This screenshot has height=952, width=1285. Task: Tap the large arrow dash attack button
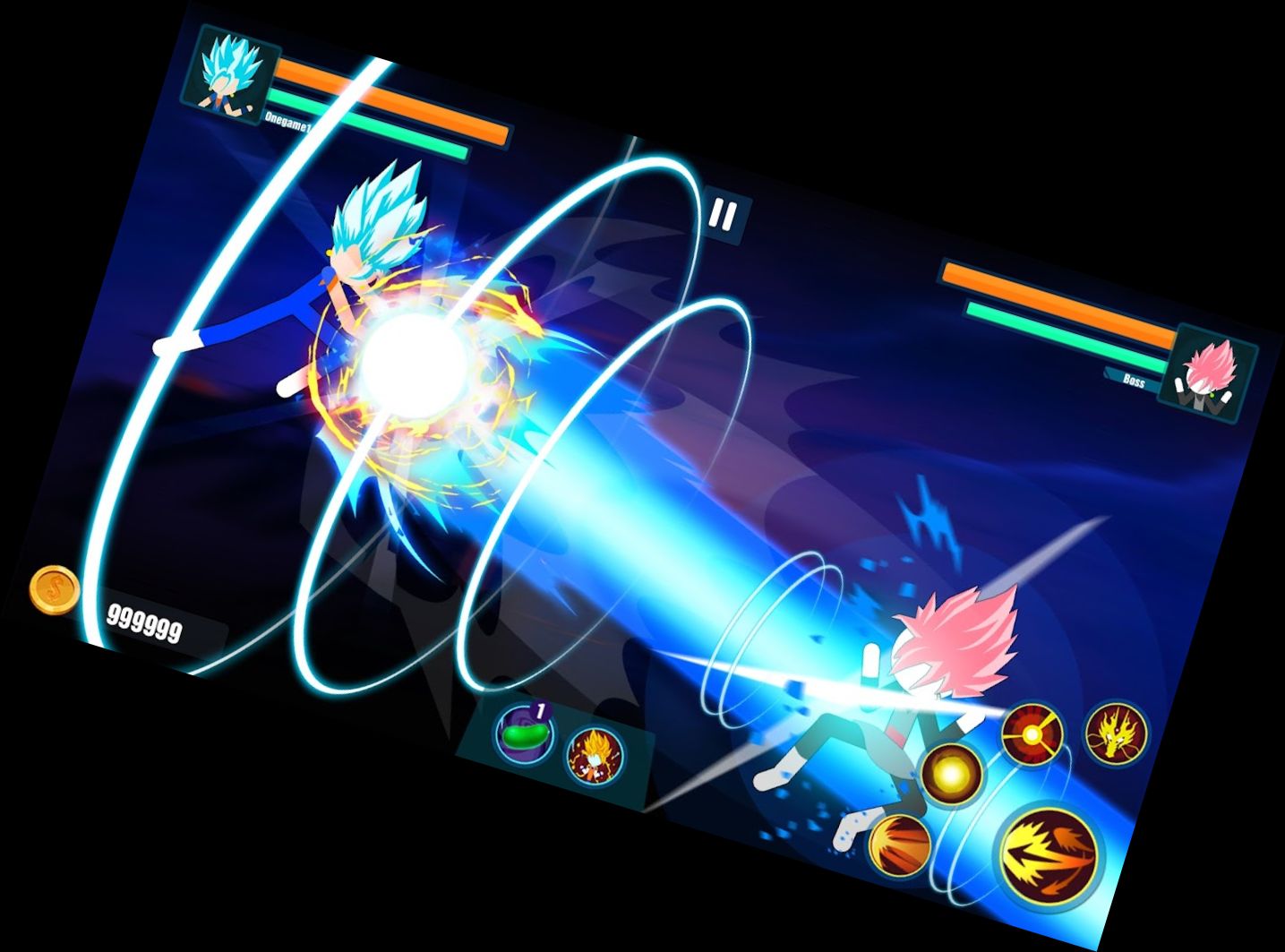point(1050,853)
